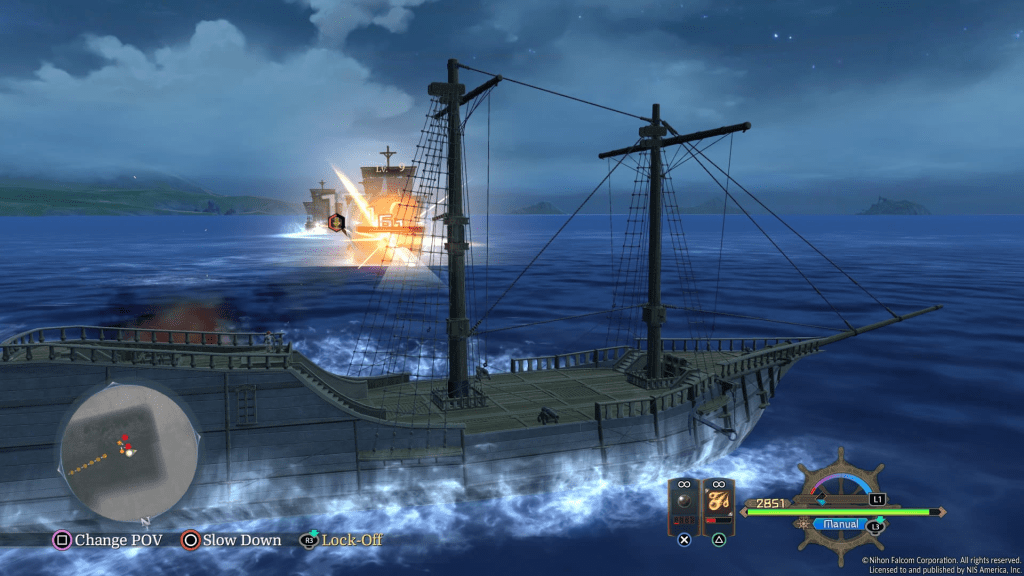Select the lock-on target marker on enemy ship
Image resolution: width=1024 pixels, height=576 pixels.
coord(338,222)
